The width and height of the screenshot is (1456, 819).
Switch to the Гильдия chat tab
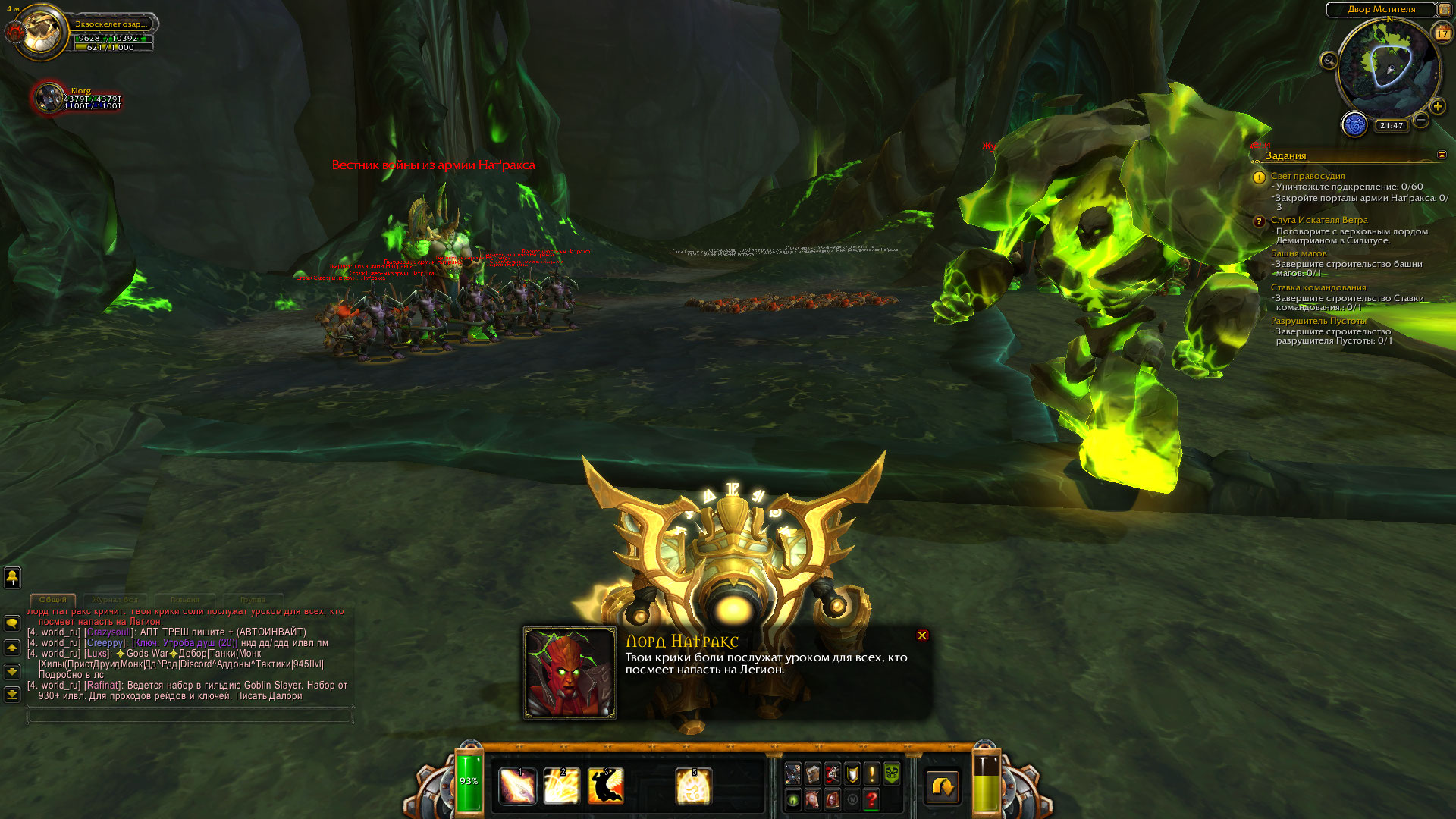pyautogui.click(x=184, y=600)
